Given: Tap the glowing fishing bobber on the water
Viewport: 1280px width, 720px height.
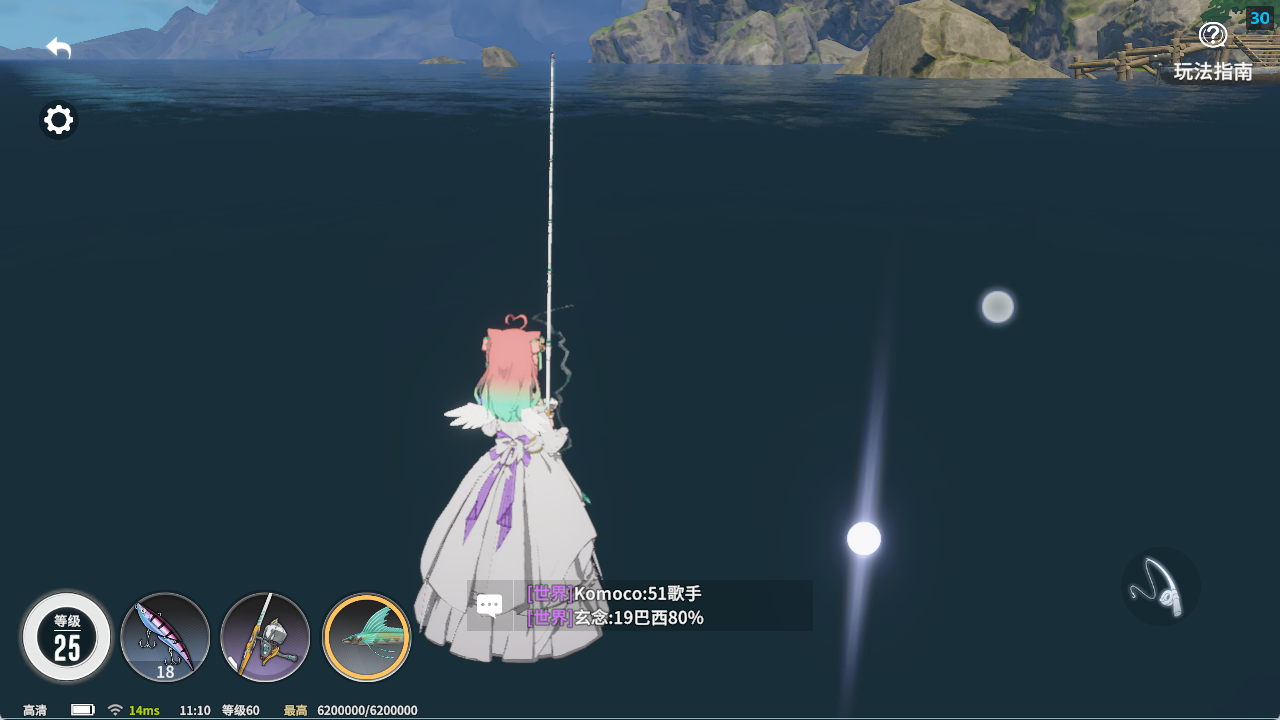Looking at the screenshot, I should tap(863, 537).
